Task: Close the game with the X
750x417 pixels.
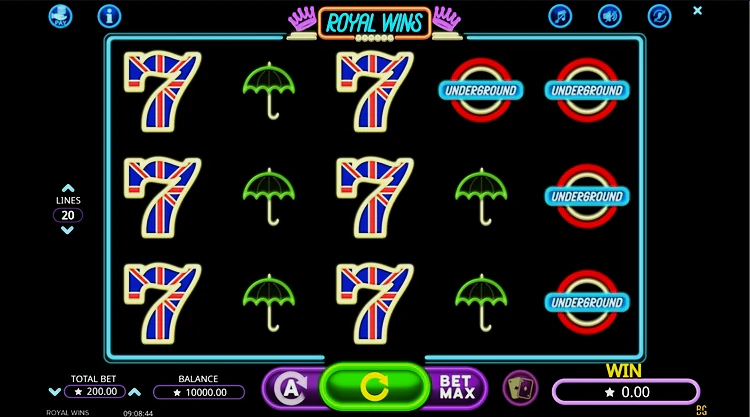Action: coord(698,11)
